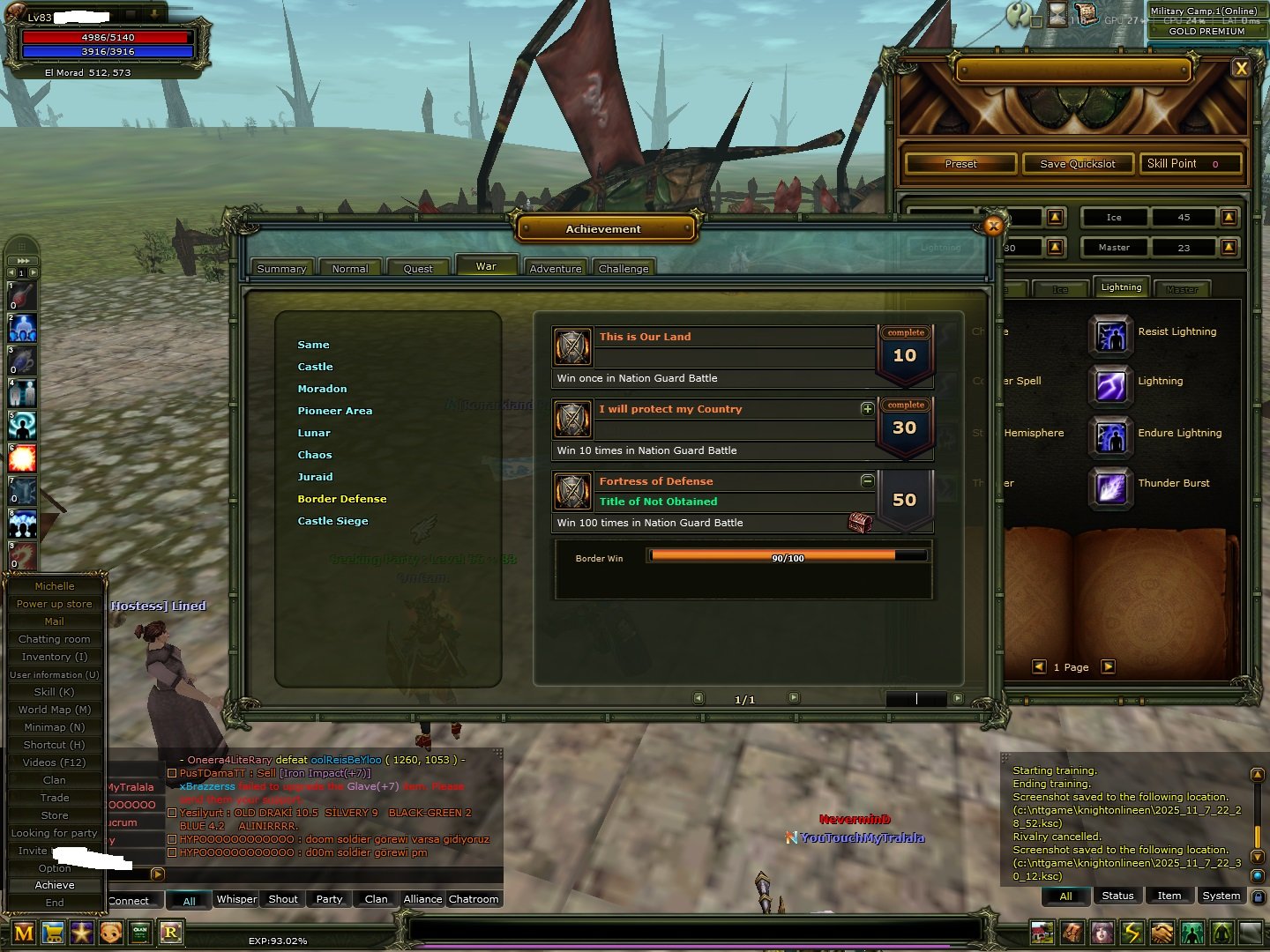This screenshot has height=952, width=1270.
Task: Close the skill window with the X
Action: (x=1241, y=68)
